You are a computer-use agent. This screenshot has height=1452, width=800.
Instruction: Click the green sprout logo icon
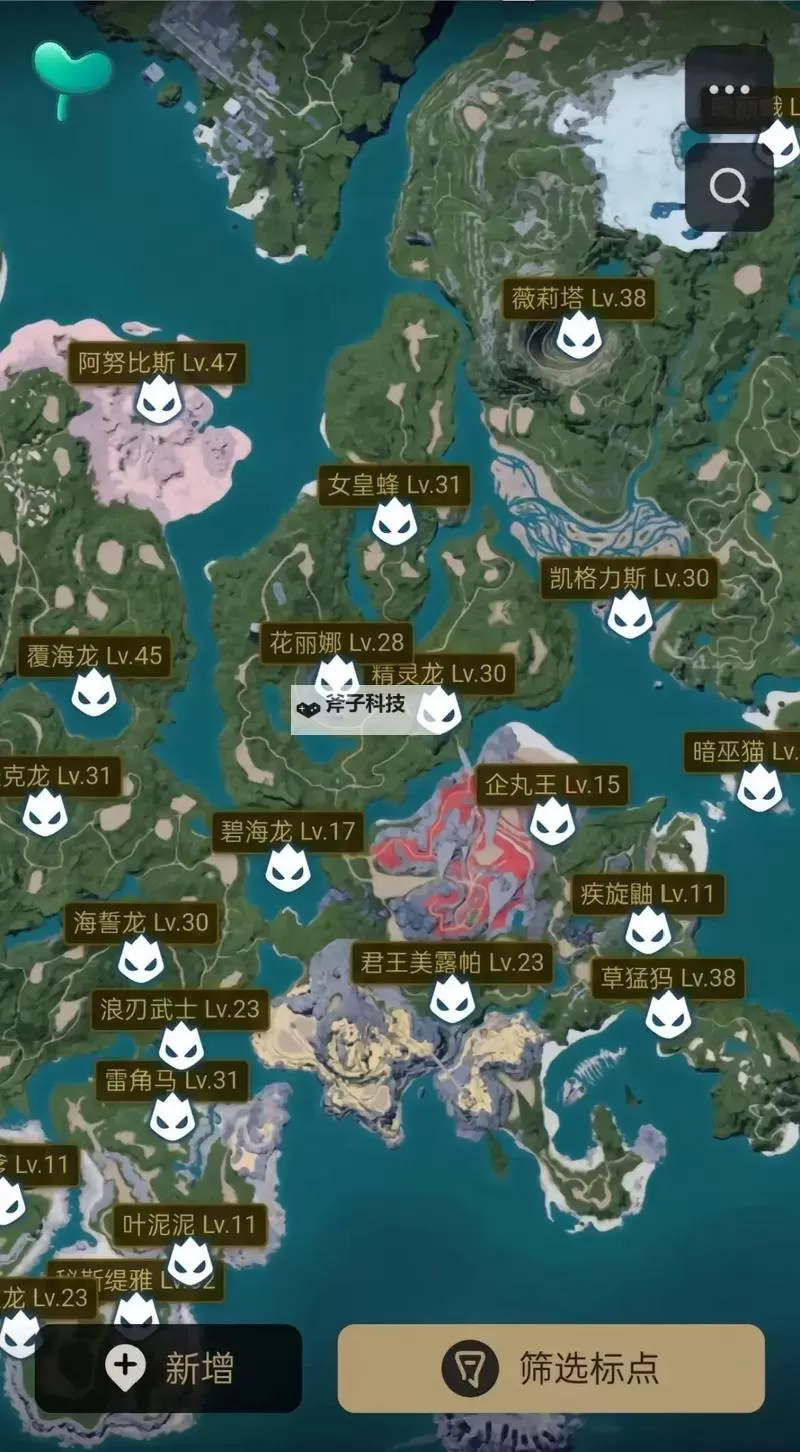click(70, 75)
